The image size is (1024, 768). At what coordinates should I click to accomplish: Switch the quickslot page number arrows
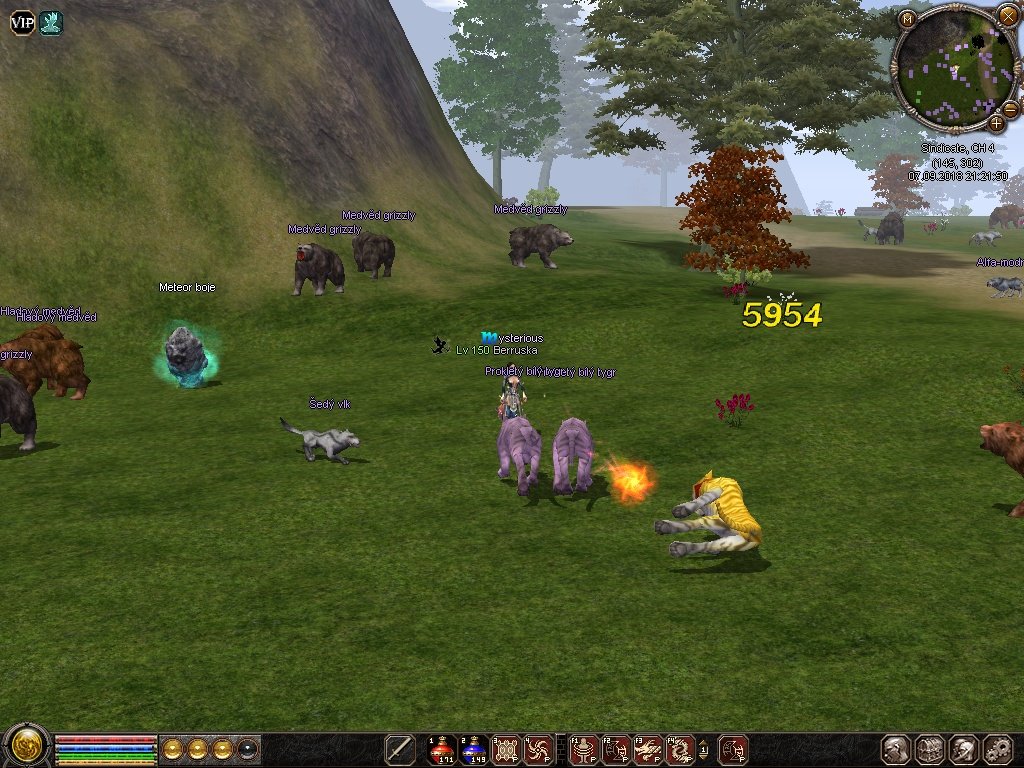point(704,749)
